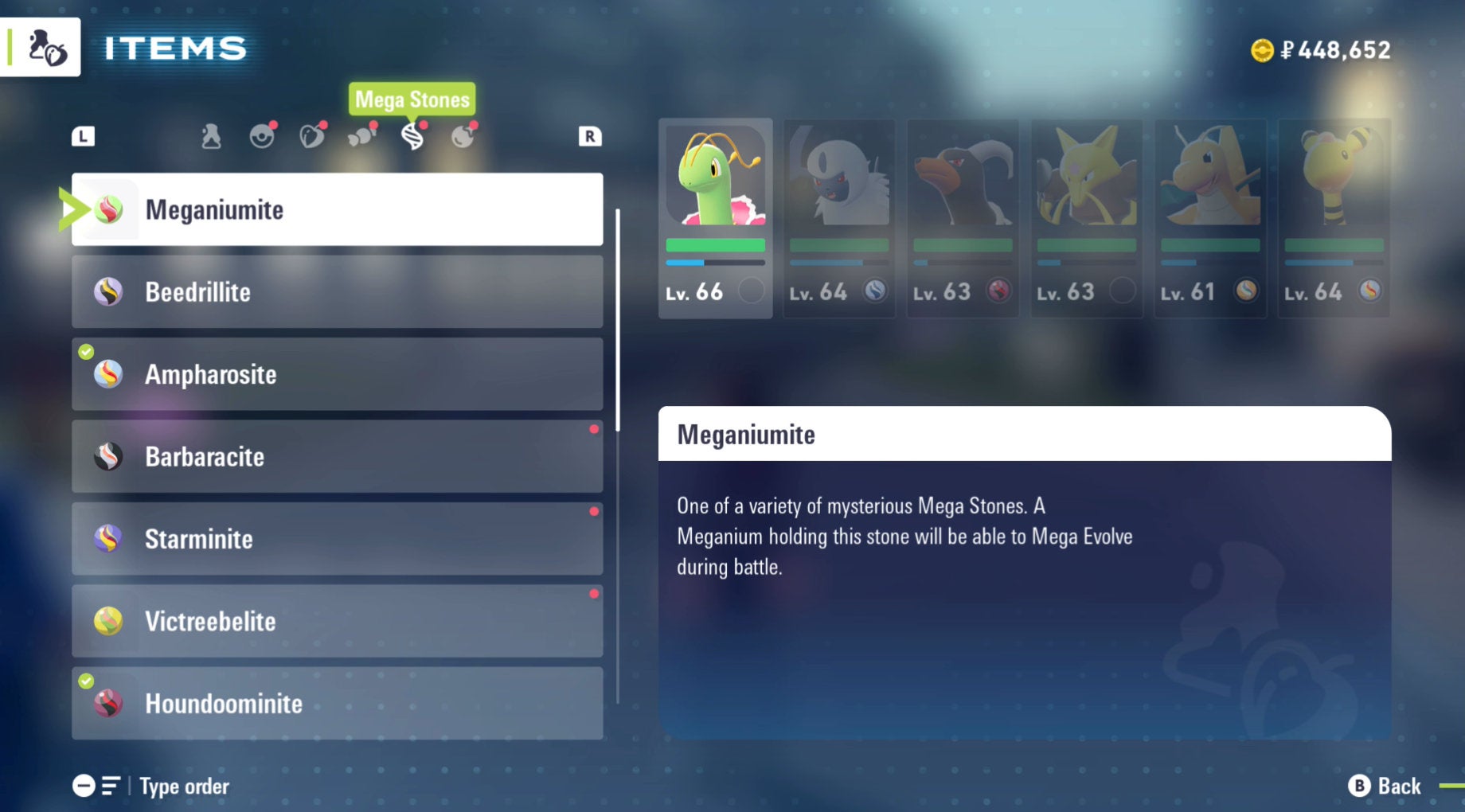Select the Victreebelite row

click(x=337, y=621)
